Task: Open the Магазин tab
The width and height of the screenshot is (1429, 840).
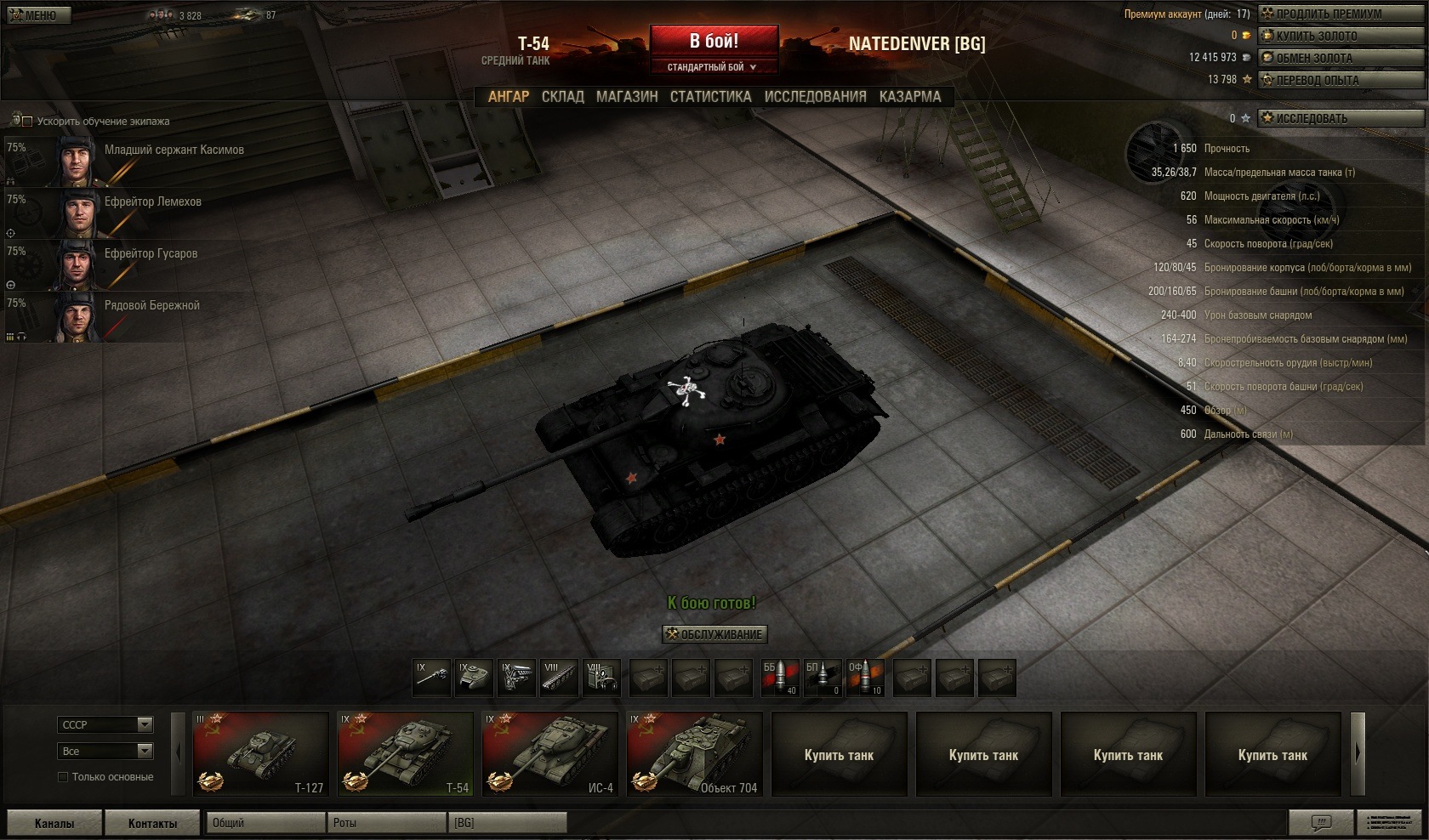Action: (627, 97)
